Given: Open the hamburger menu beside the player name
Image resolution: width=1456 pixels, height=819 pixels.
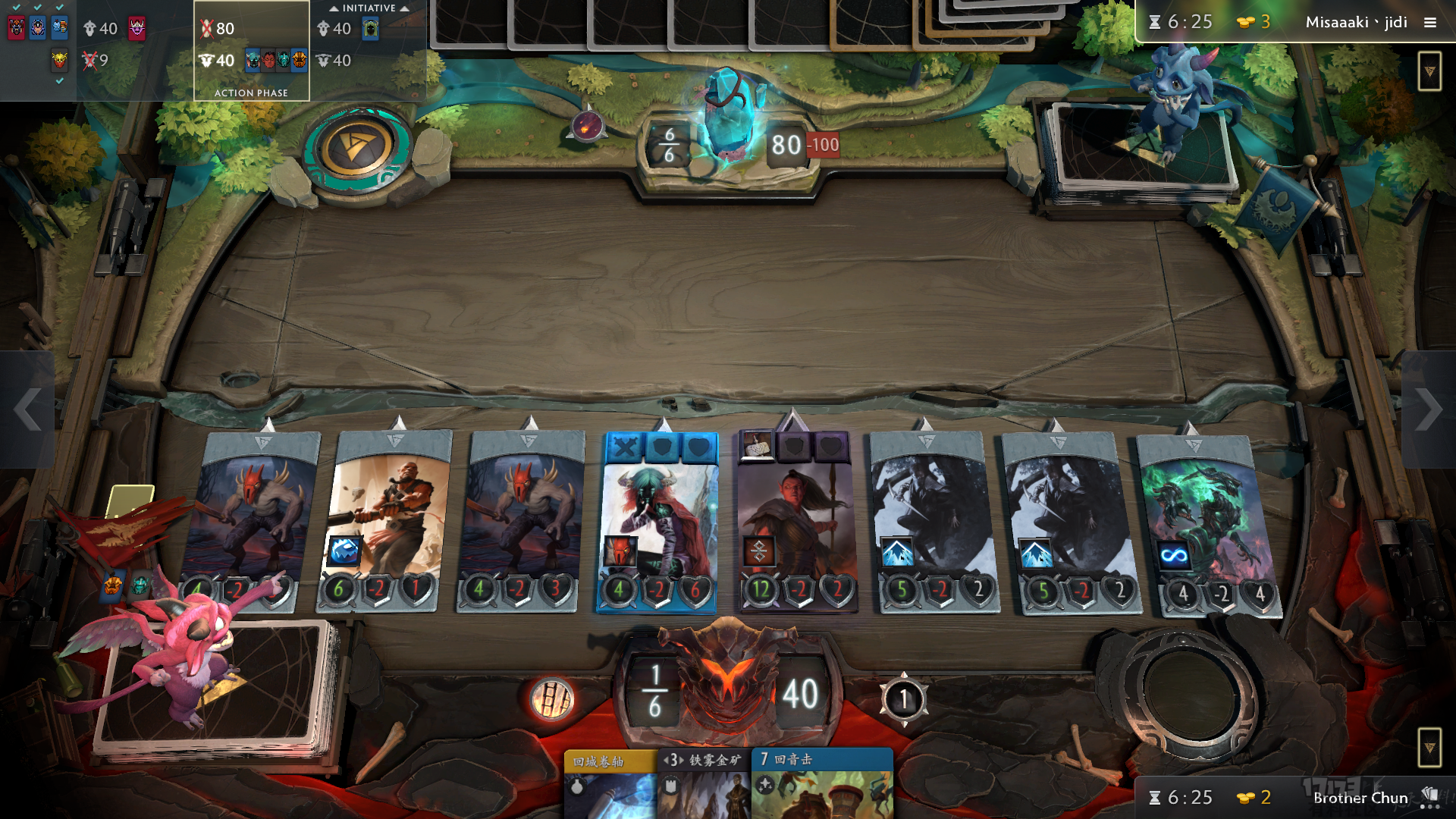Looking at the screenshot, I should coord(1429,23).
